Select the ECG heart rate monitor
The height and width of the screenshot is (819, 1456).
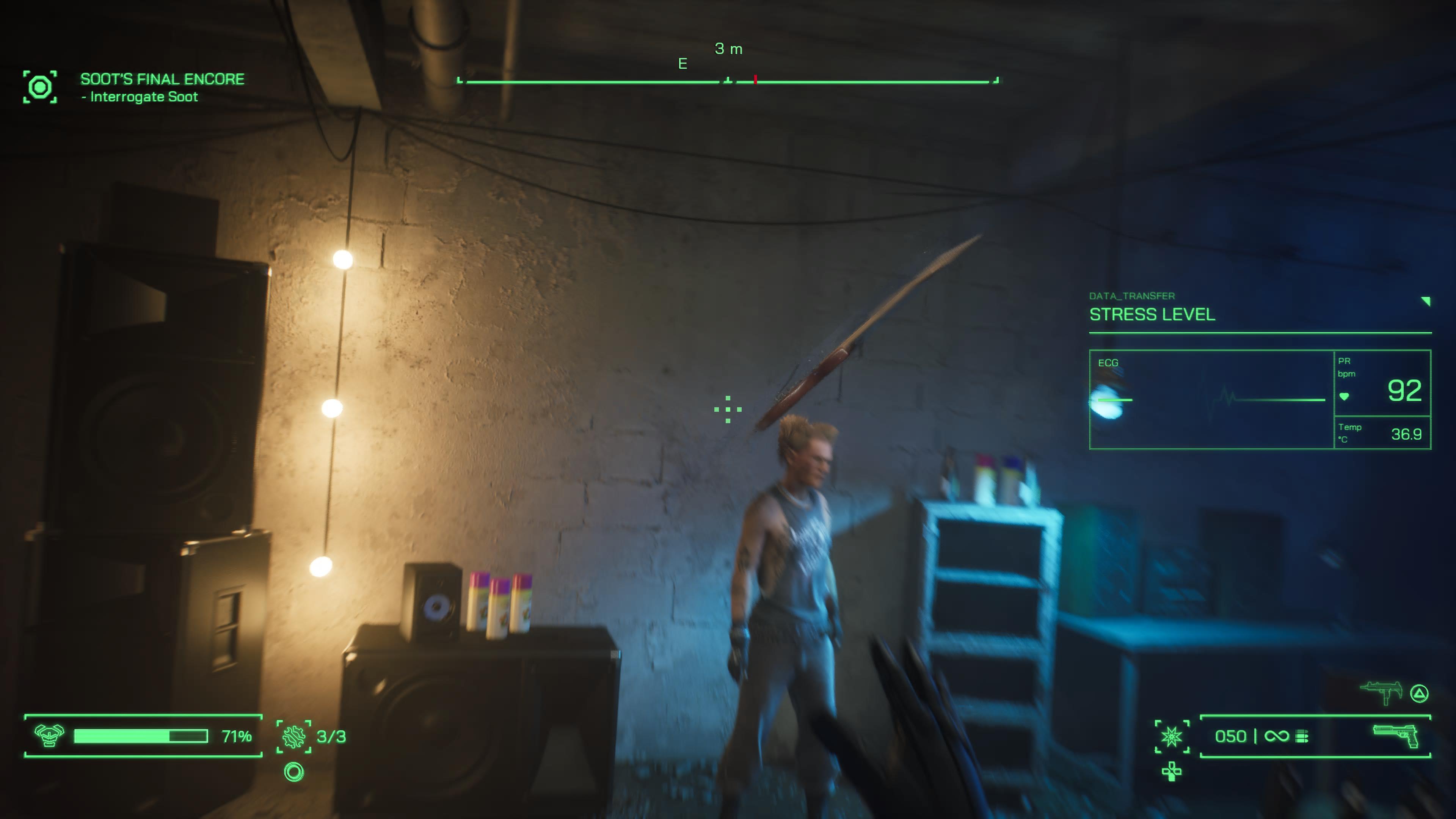click(x=1211, y=399)
